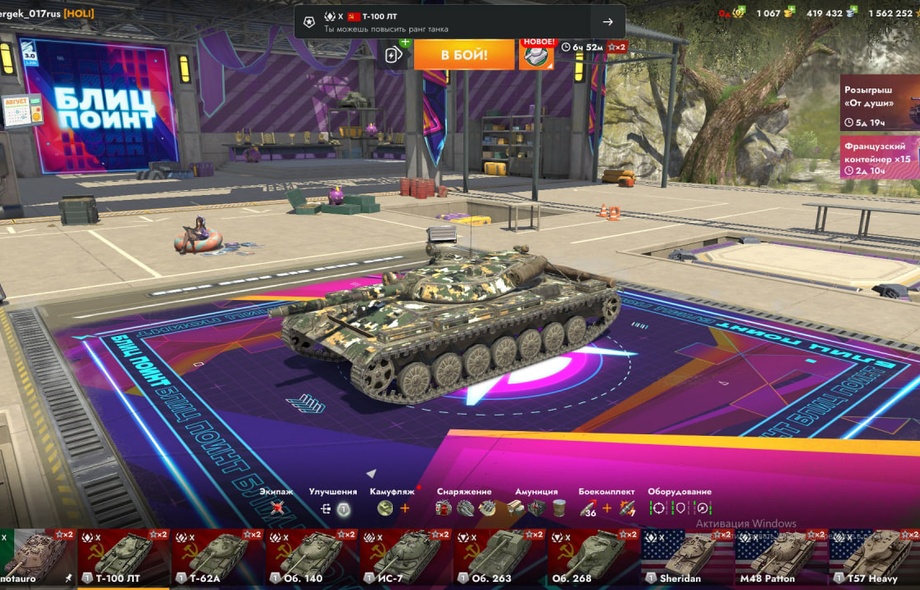920x590 pixels.
Task: Open the Снаряжение consumables slots
Action: click(464, 508)
